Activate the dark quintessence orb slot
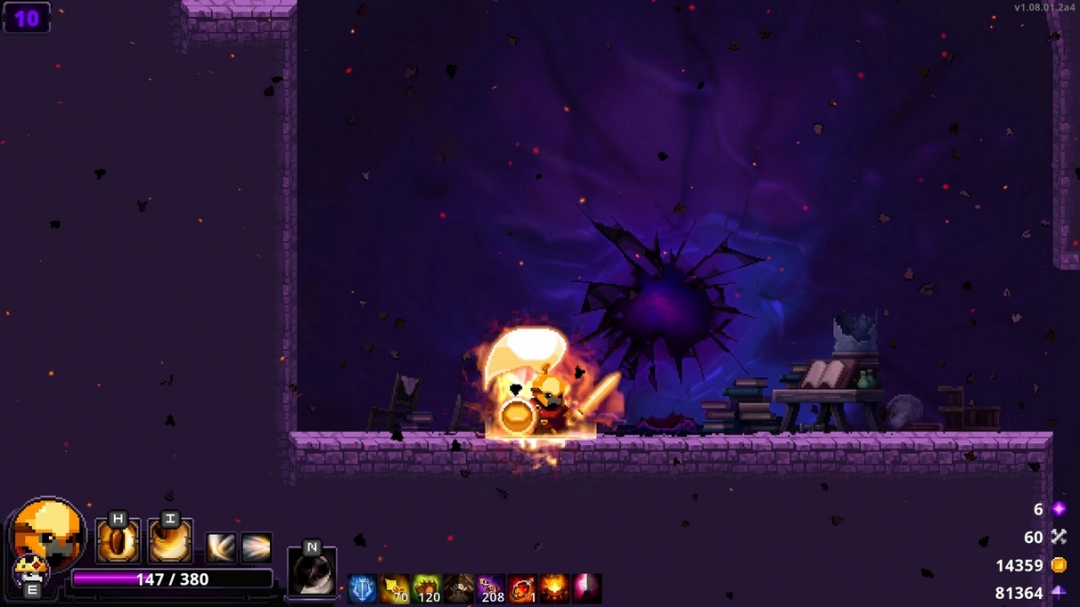This screenshot has width=1080, height=607. pos(312,572)
